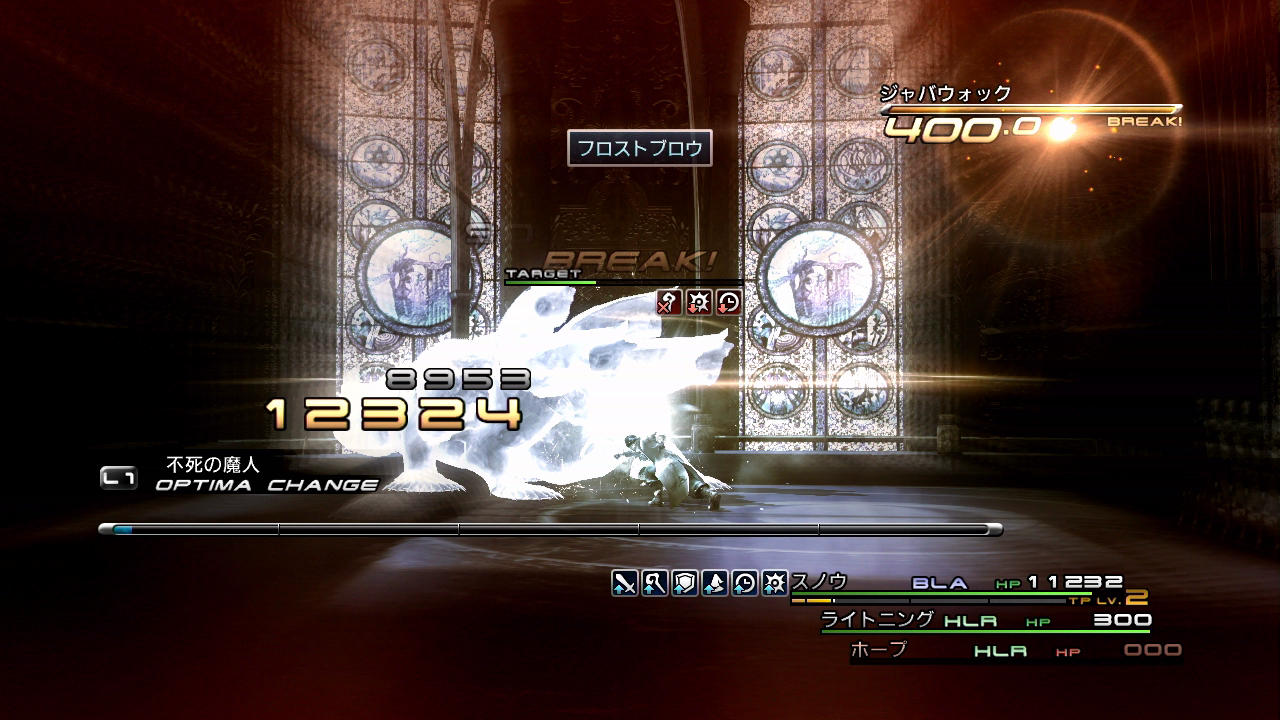The height and width of the screenshot is (720, 1280).
Task: Click the sword attack-up buff icon
Action: pyautogui.click(x=625, y=582)
